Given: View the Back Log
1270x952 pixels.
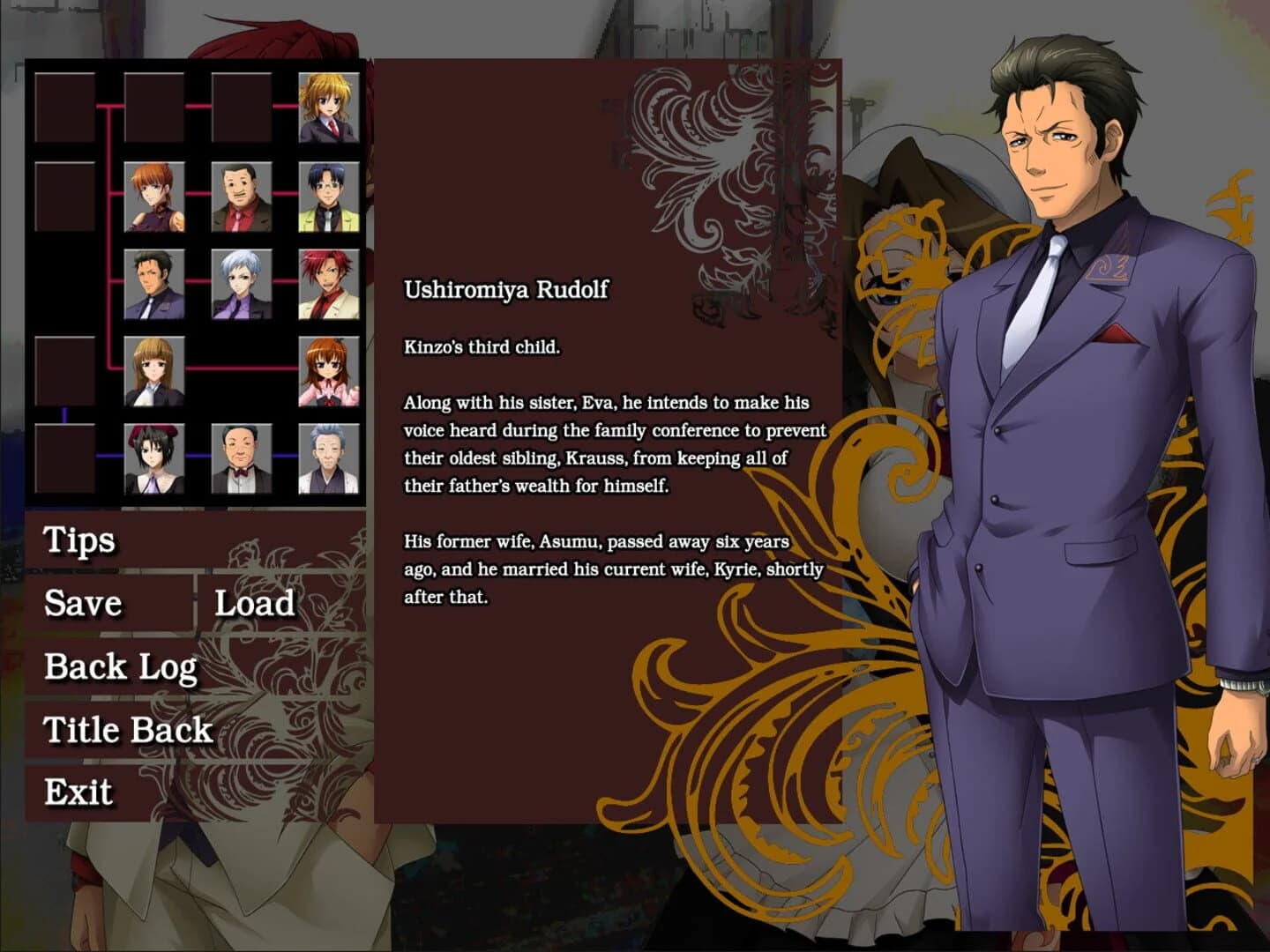Looking at the screenshot, I should tap(119, 667).
